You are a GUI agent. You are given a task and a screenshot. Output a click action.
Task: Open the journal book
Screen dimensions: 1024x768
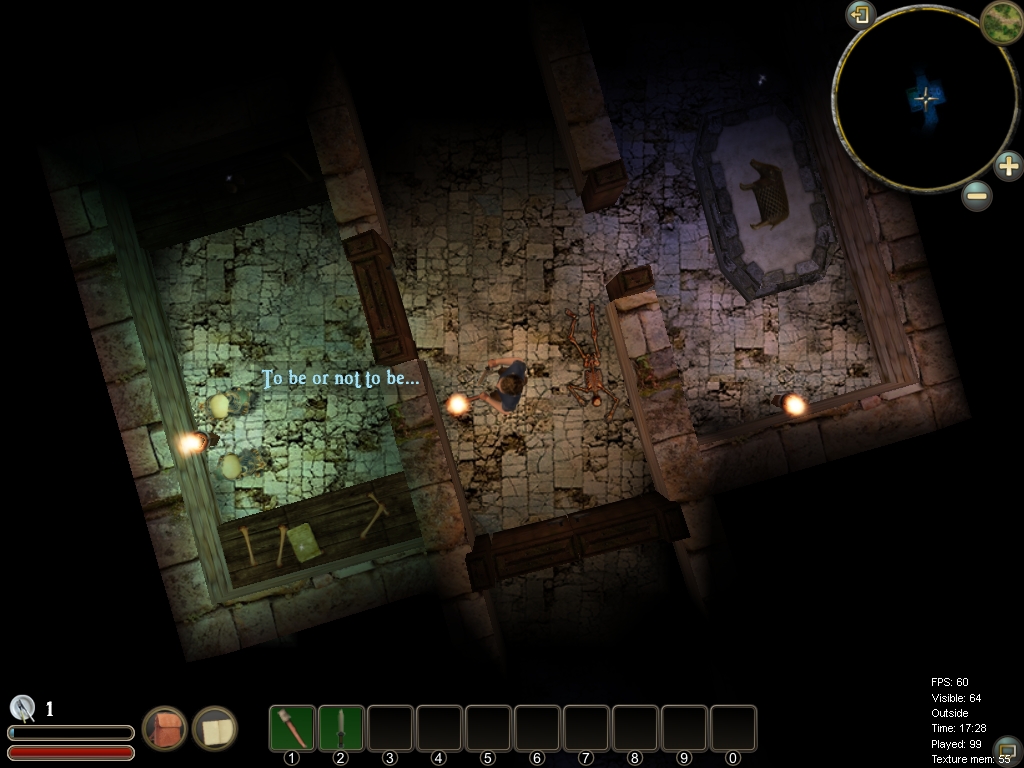215,728
